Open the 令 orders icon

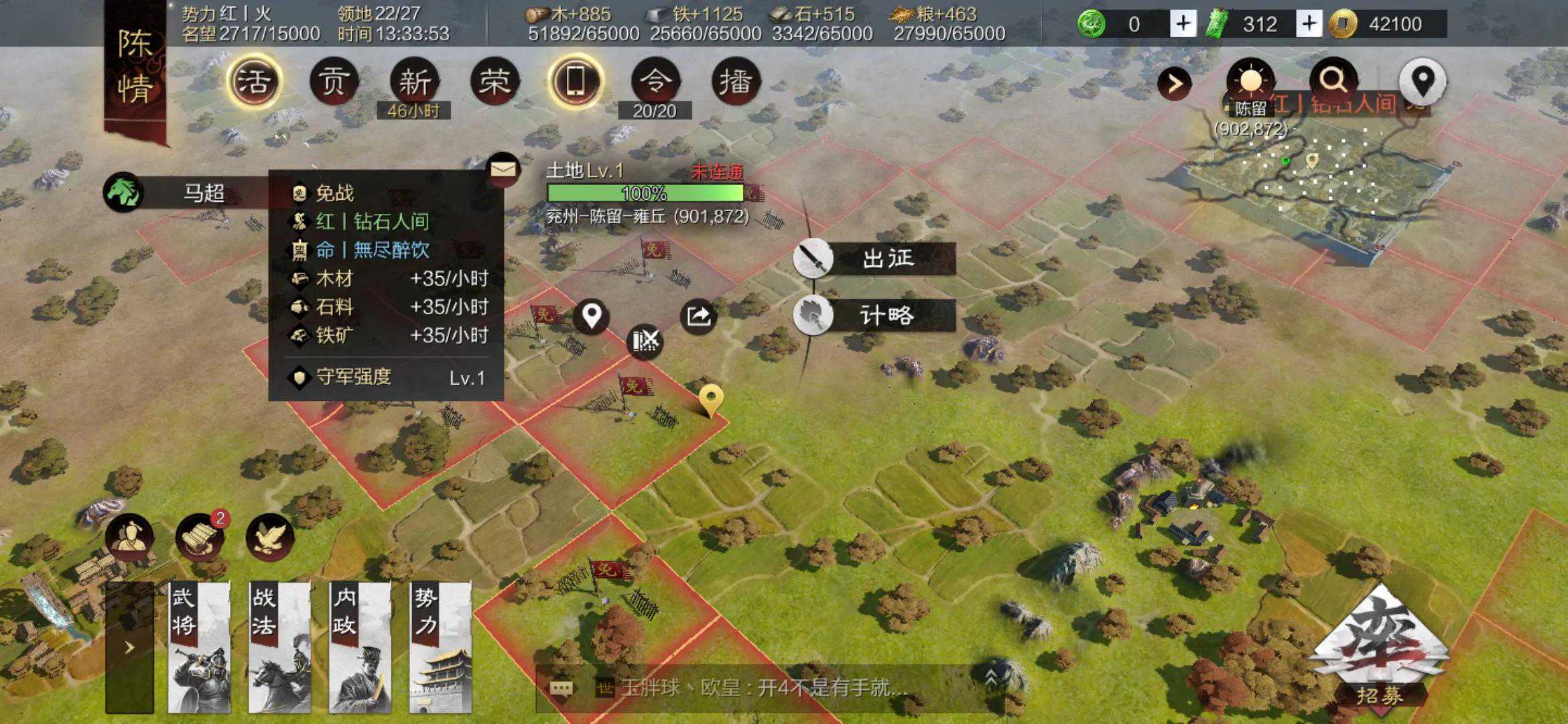[655, 82]
